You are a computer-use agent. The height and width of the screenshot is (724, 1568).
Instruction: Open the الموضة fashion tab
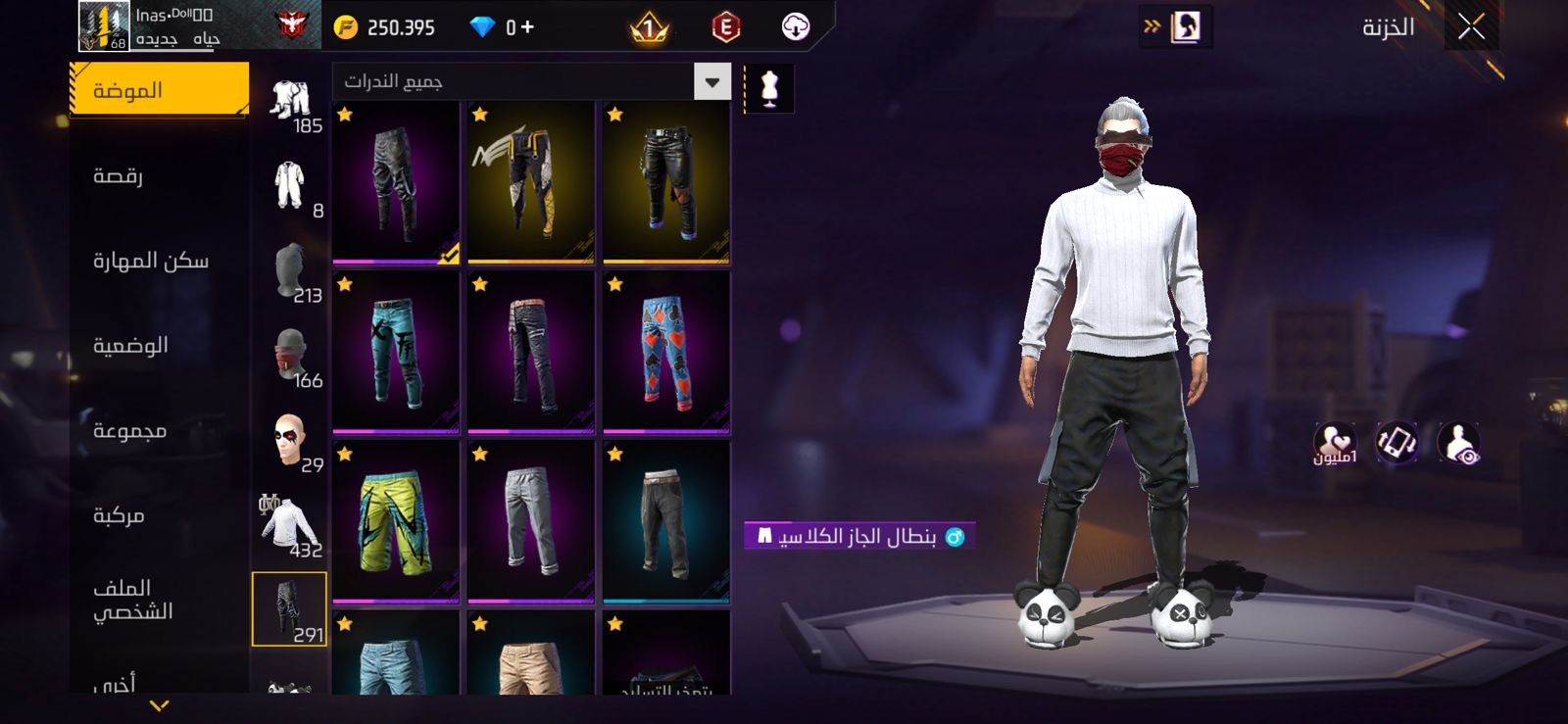tap(159, 91)
